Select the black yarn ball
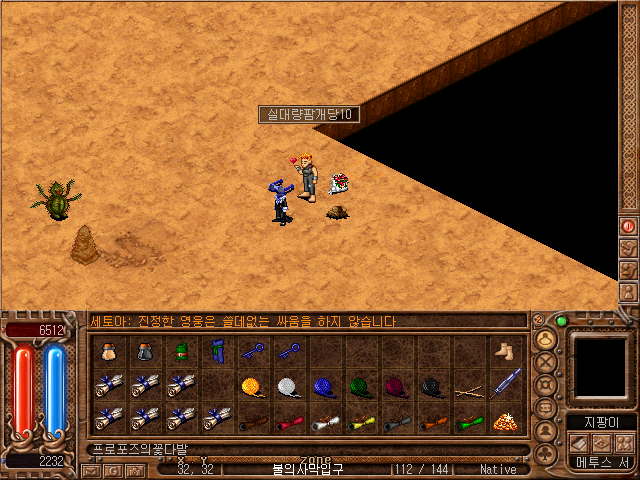This screenshot has height=480, width=640. point(432,386)
